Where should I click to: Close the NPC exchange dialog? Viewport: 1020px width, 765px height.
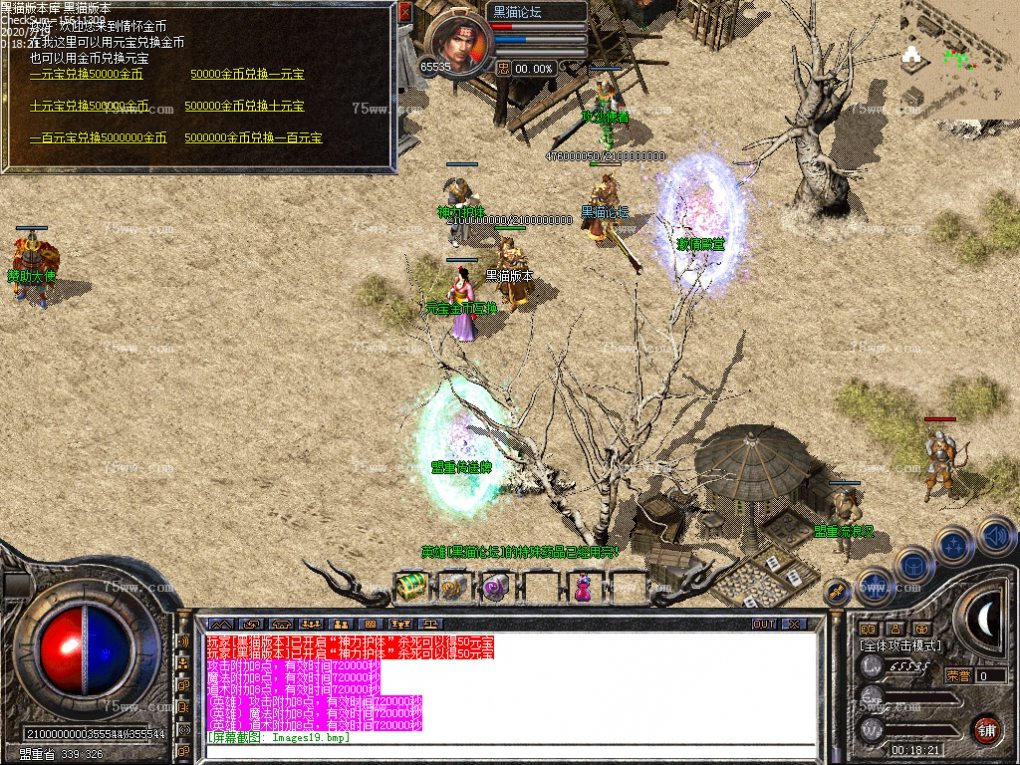click(405, 14)
